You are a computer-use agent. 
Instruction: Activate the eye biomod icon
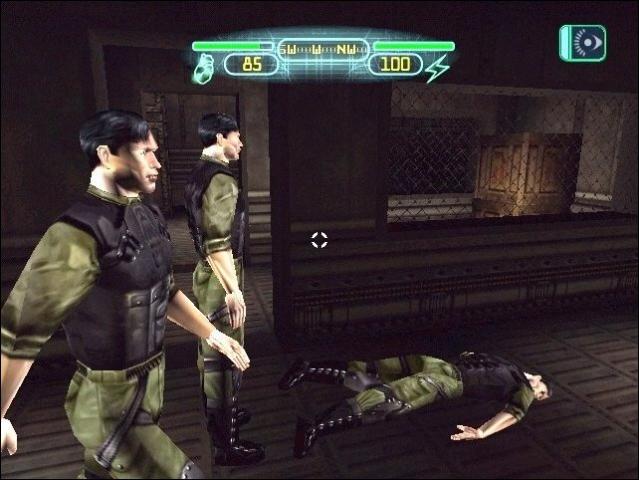[x=584, y=43]
